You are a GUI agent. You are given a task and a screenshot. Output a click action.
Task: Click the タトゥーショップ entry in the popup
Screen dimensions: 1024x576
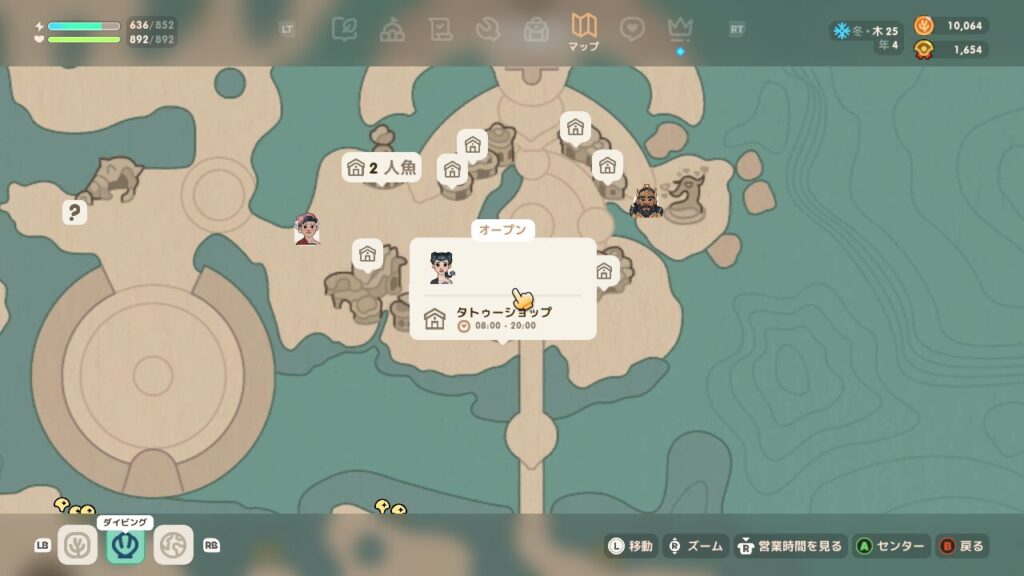pyautogui.click(x=503, y=318)
